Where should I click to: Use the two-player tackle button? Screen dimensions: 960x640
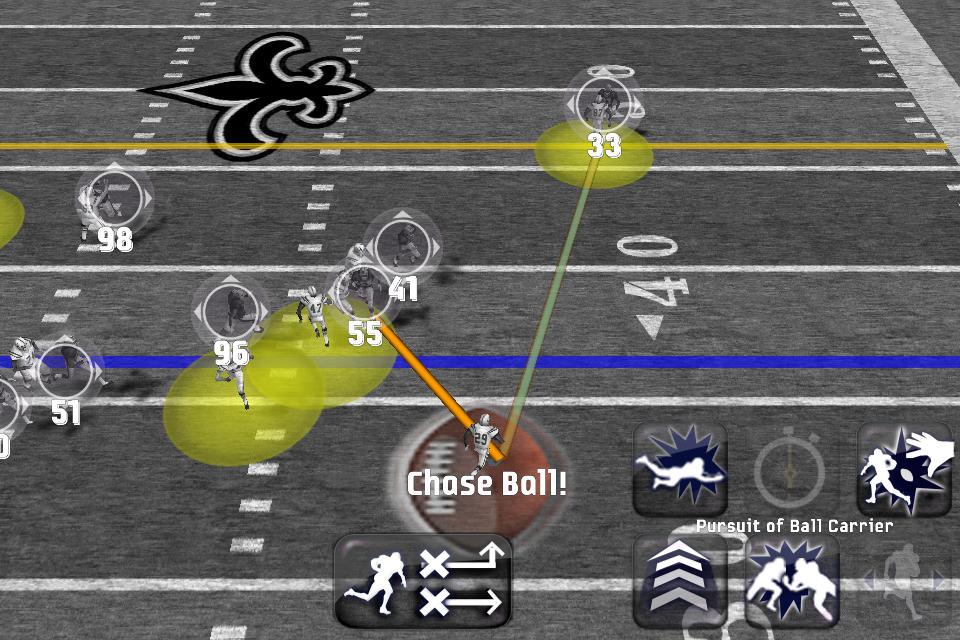click(792, 582)
